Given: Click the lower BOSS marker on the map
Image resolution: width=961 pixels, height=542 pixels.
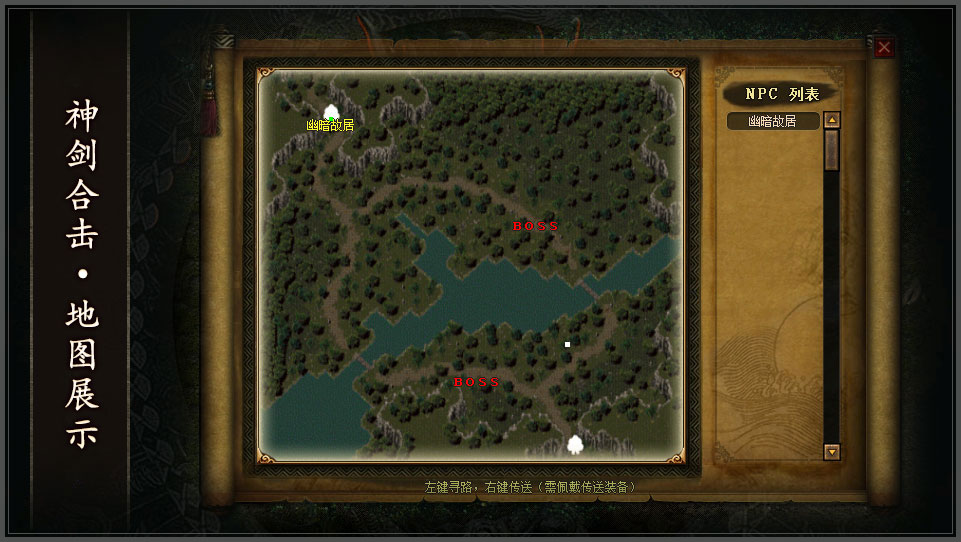Looking at the screenshot, I should 476,382.
